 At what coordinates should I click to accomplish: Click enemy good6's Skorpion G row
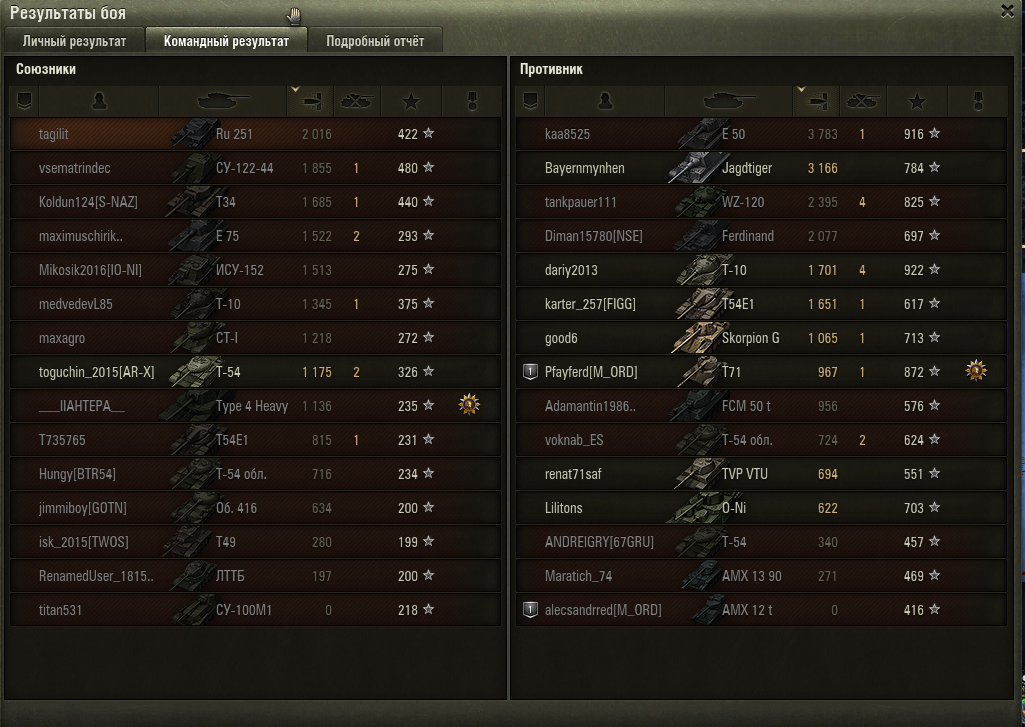(760, 338)
